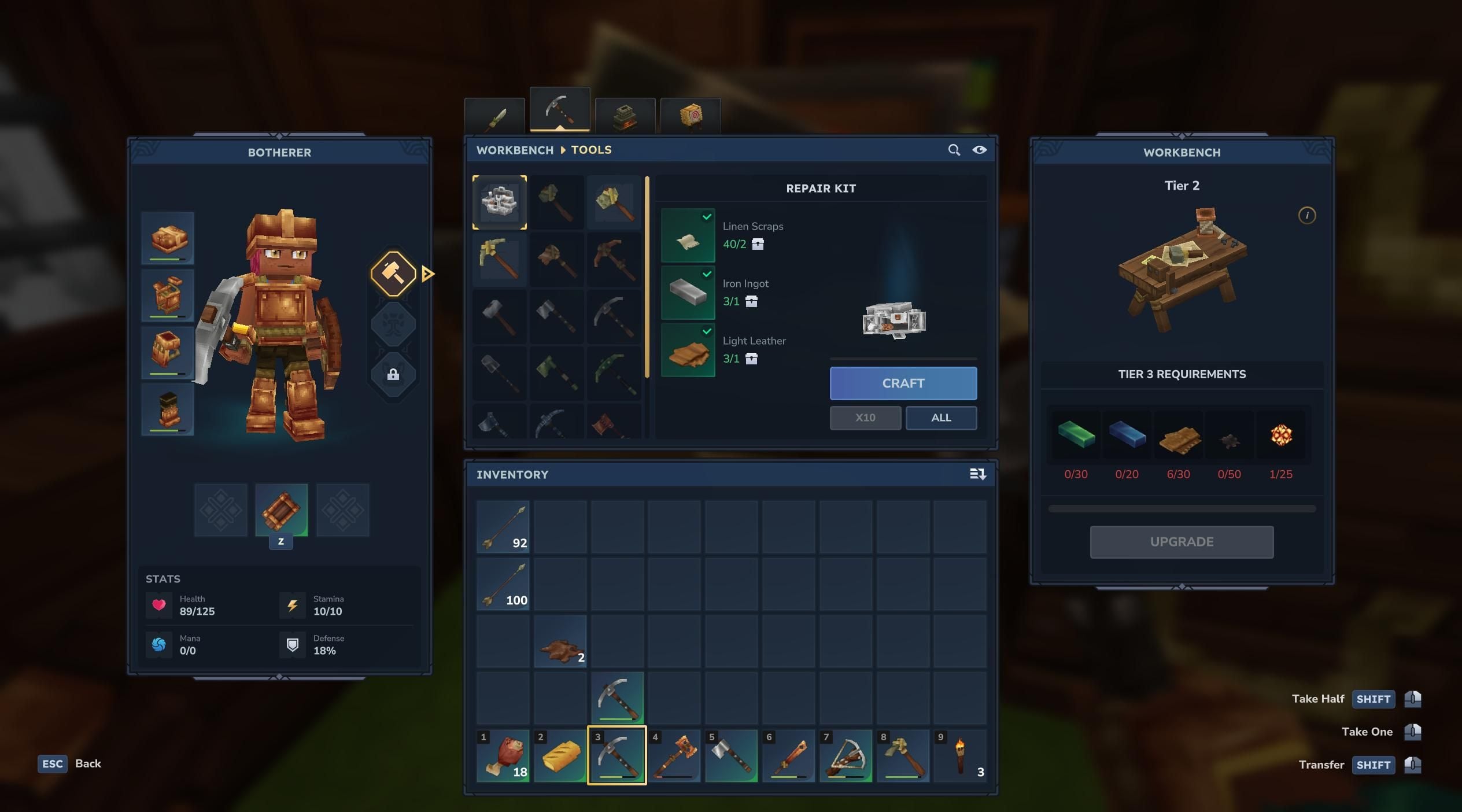The width and height of the screenshot is (1462, 812).
Task: Click the workbench info icon
Action: [1308, 215]
